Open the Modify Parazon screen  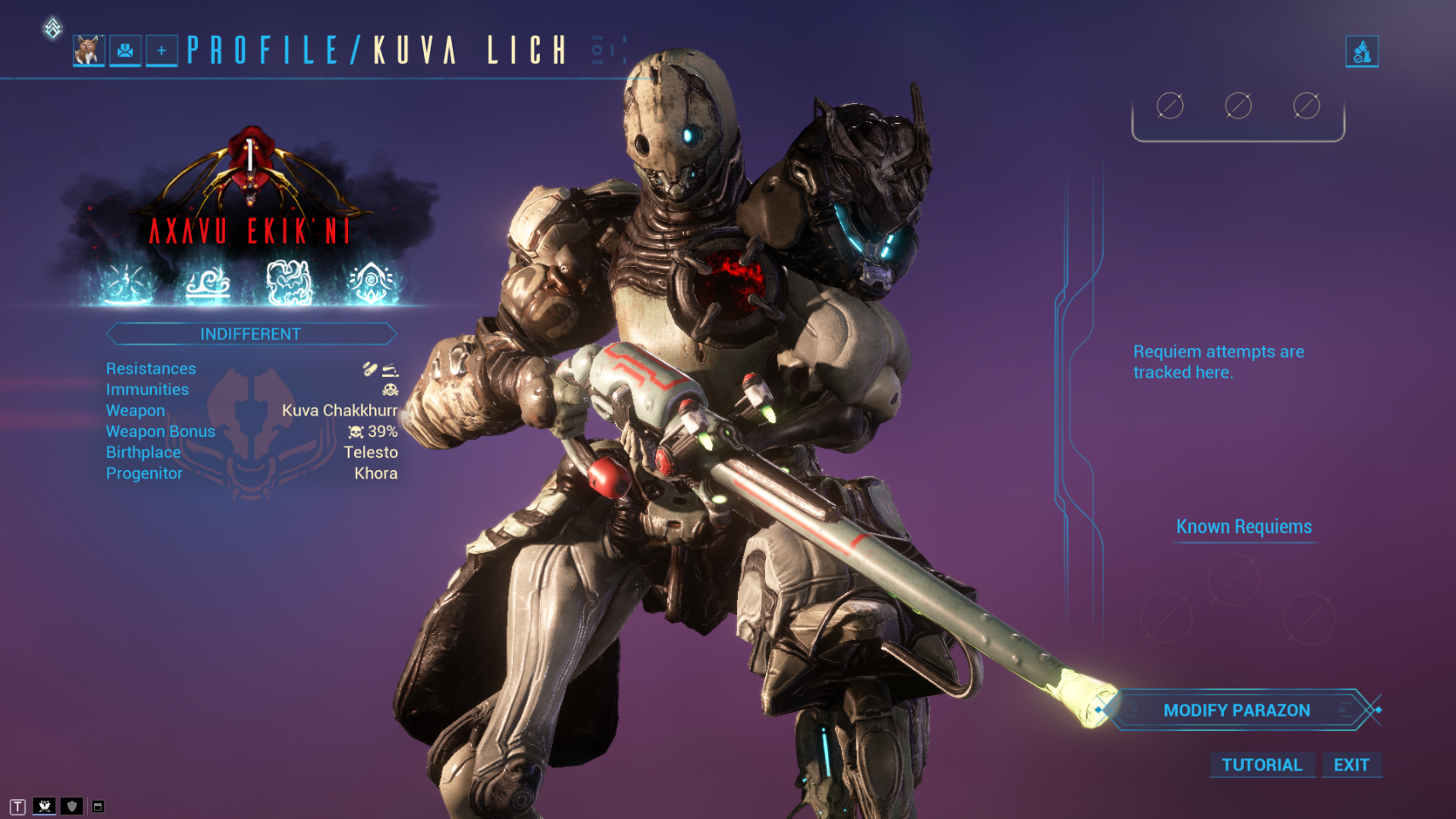click(x=1237, y=710)
